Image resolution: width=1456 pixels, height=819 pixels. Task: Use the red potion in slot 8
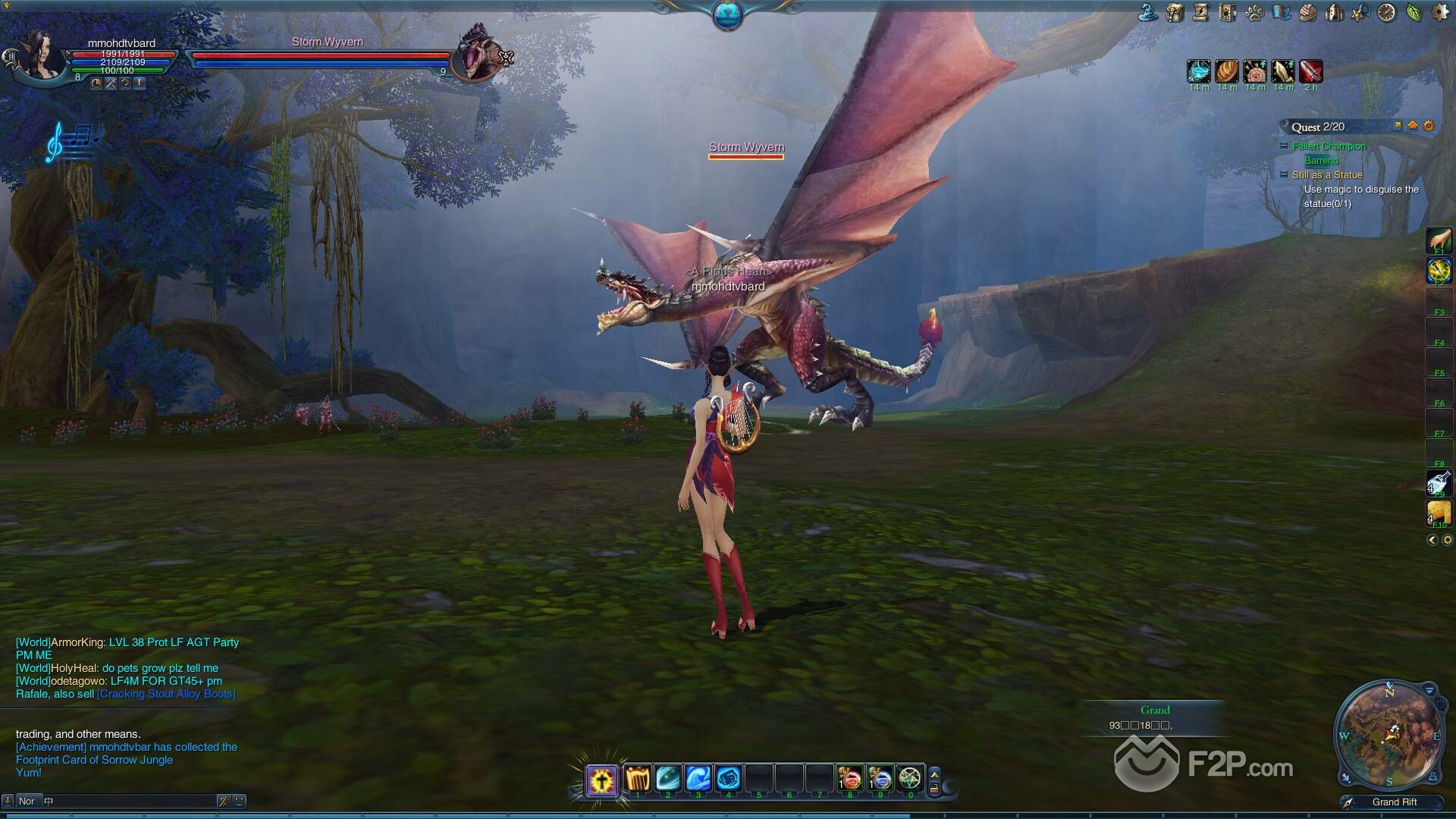(x=849, y=779)
